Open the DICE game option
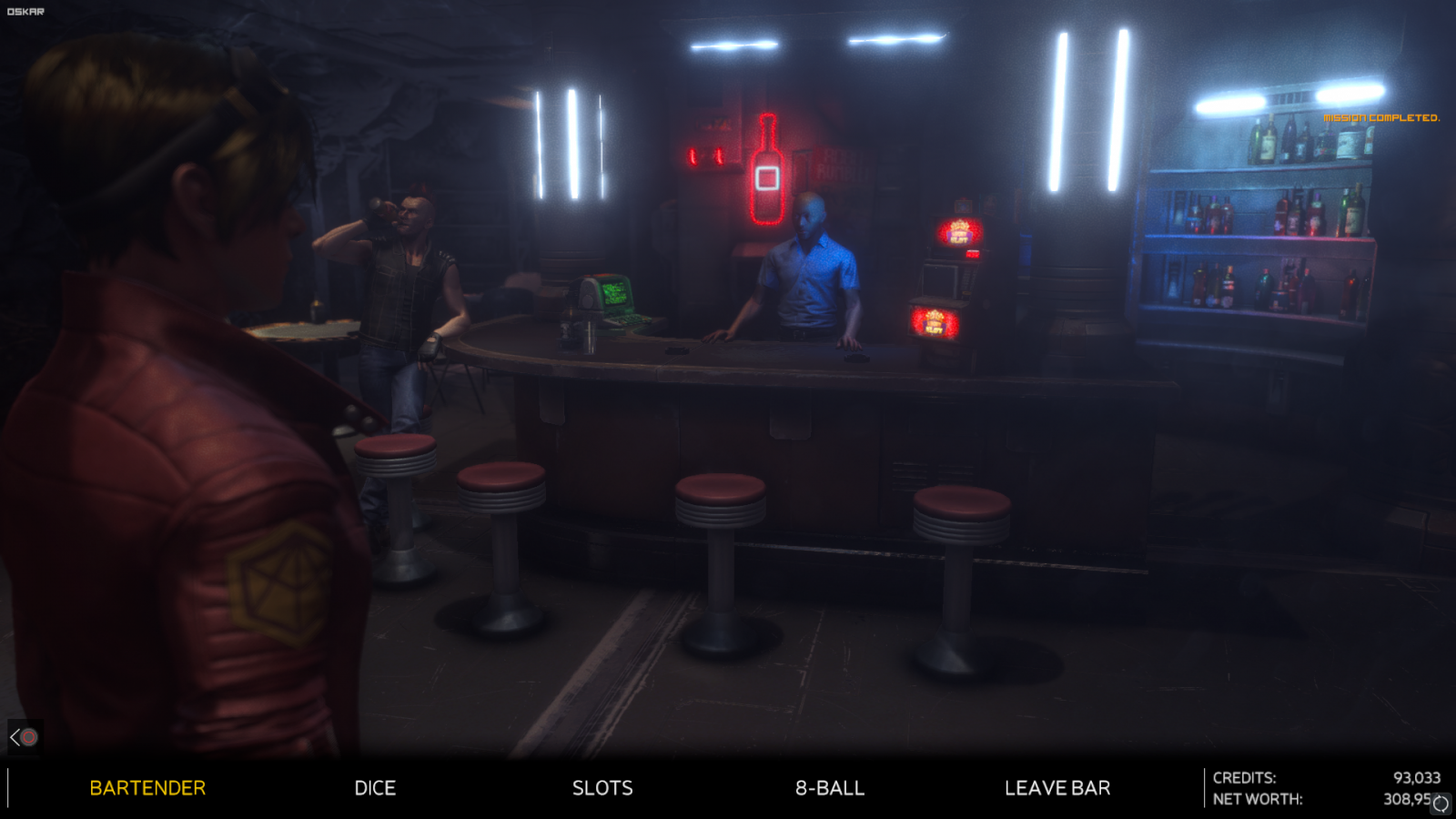The image size is (1456, 819). click(x=375, y=788)
